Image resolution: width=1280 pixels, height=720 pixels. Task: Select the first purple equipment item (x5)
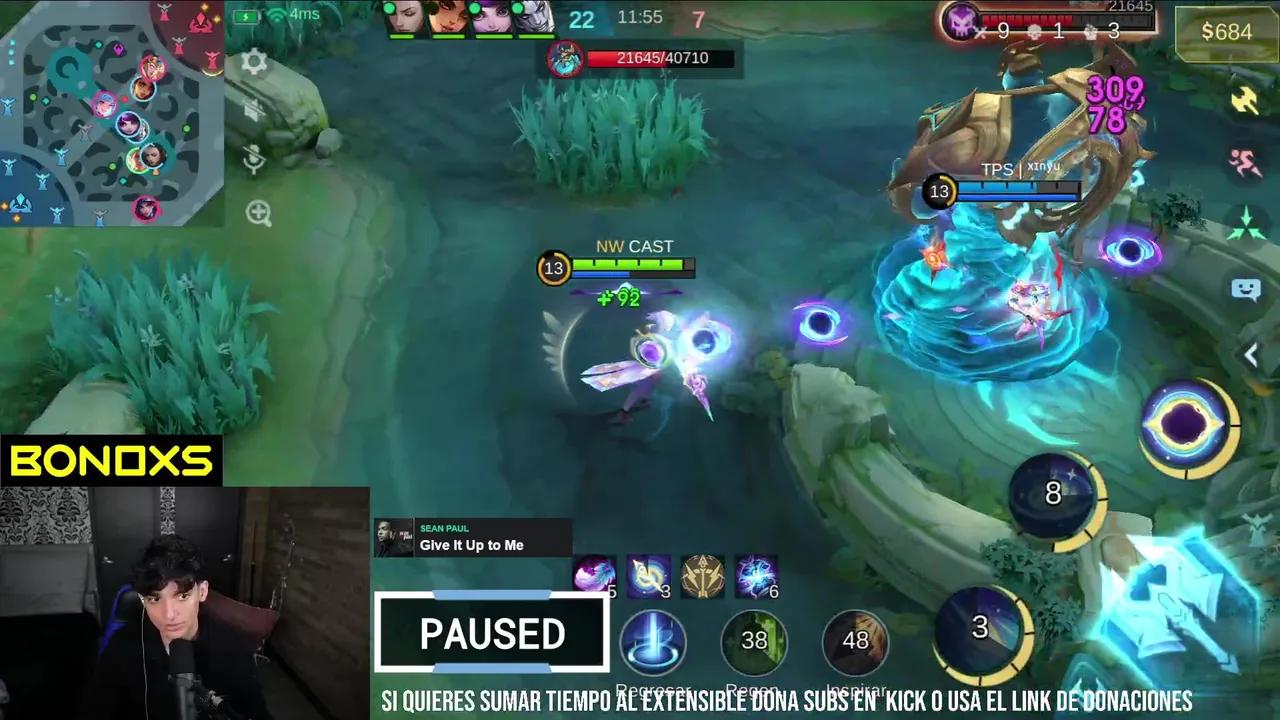pos(594,571)
